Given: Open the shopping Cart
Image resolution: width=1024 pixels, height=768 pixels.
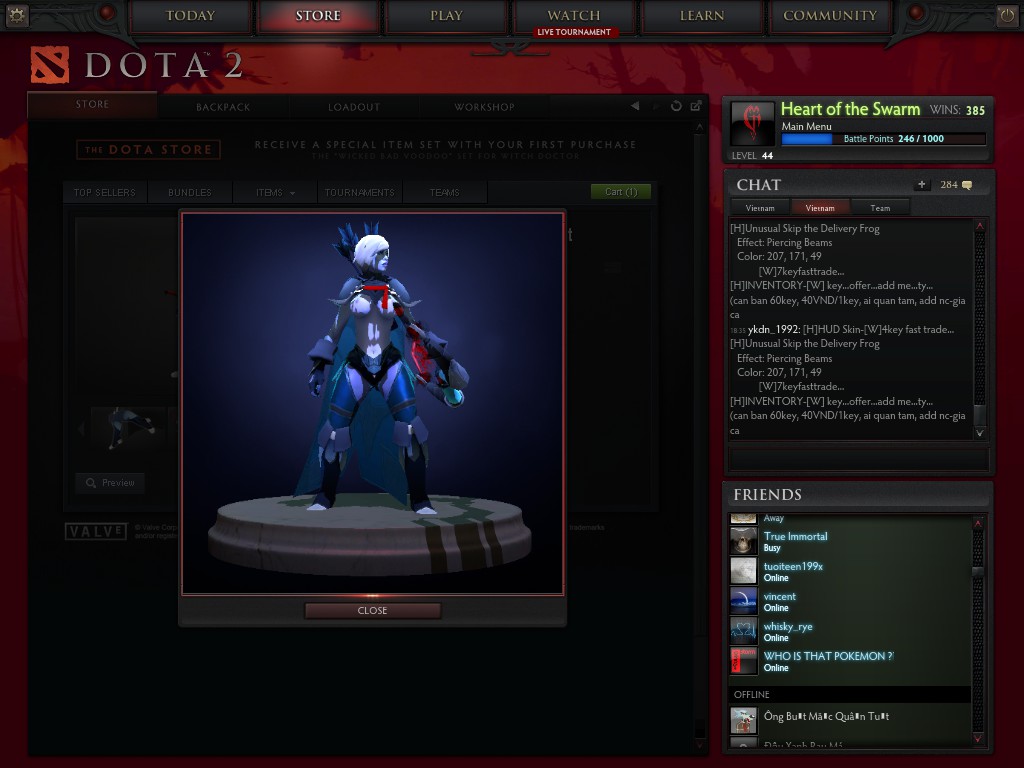Looking at the screenshot, I should (x=620, y=192).
